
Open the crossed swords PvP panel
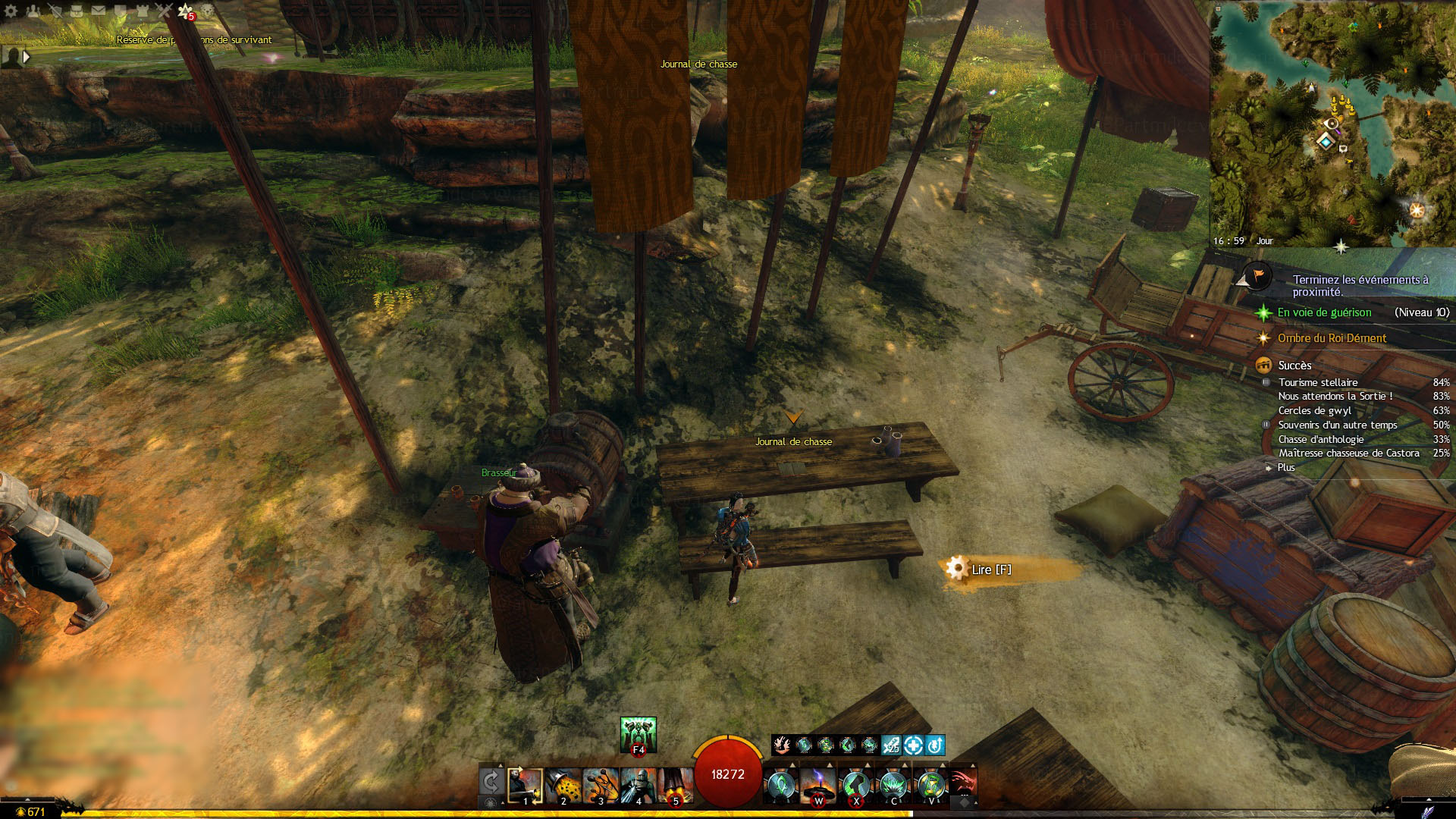[x=164, y=11]
